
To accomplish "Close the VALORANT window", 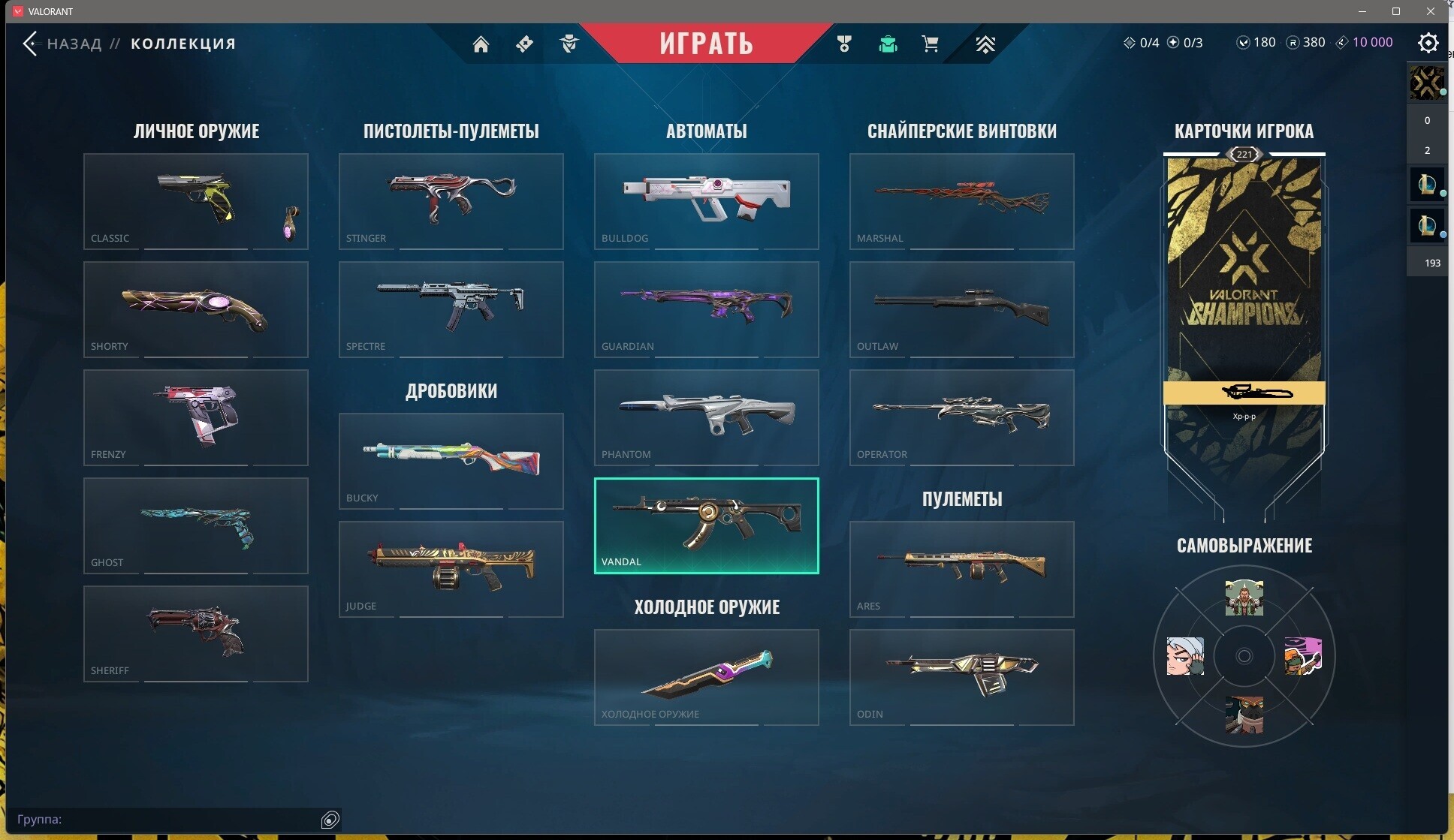I will (x=1430, y=11).
